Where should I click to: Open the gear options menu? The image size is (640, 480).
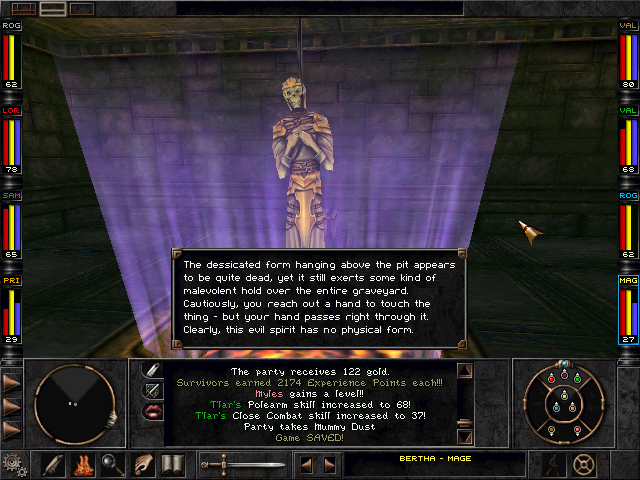click(x=13, y=463)
